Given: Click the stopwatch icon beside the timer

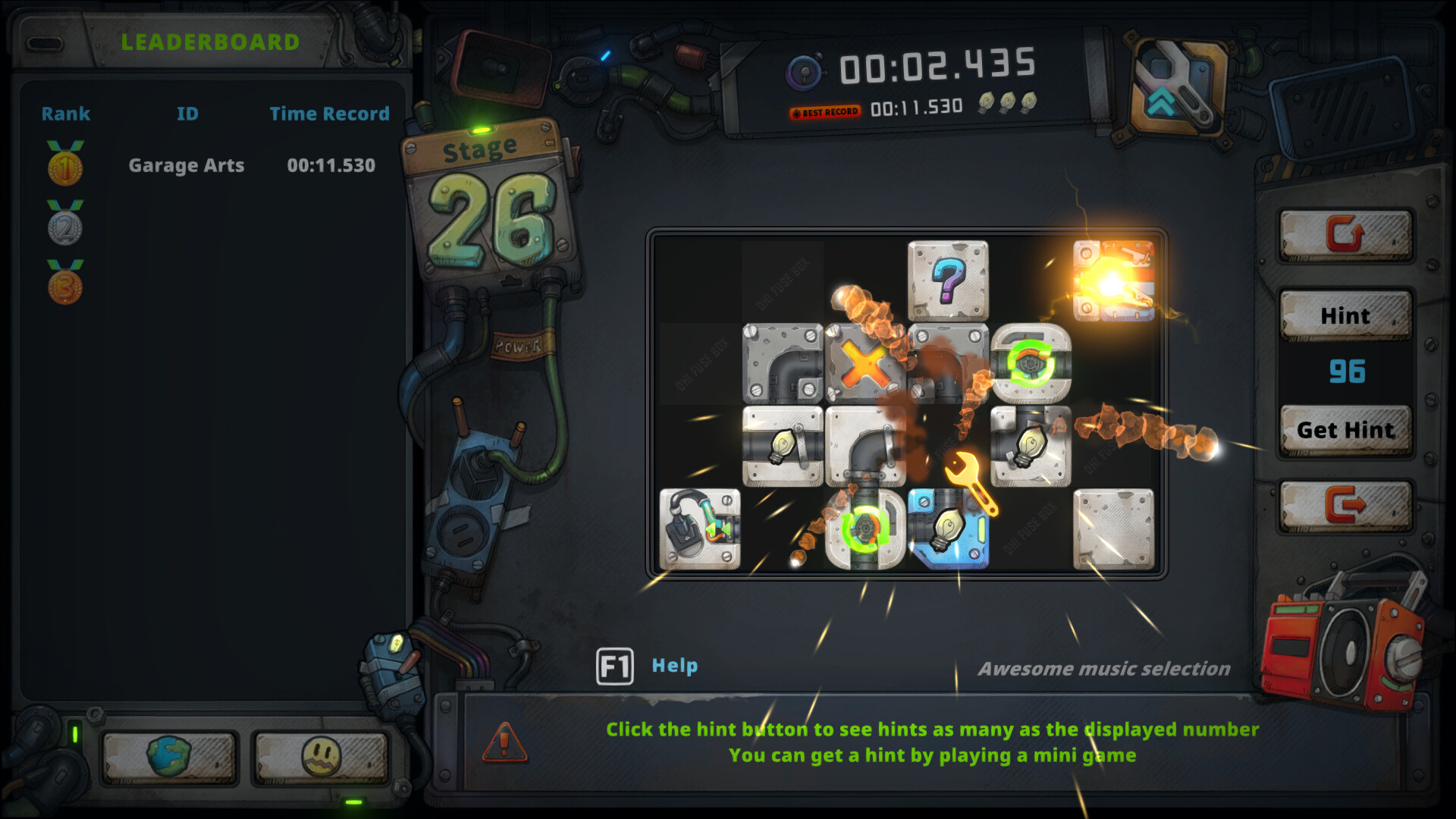Looking at the screenshot, I should coord(804,70).
